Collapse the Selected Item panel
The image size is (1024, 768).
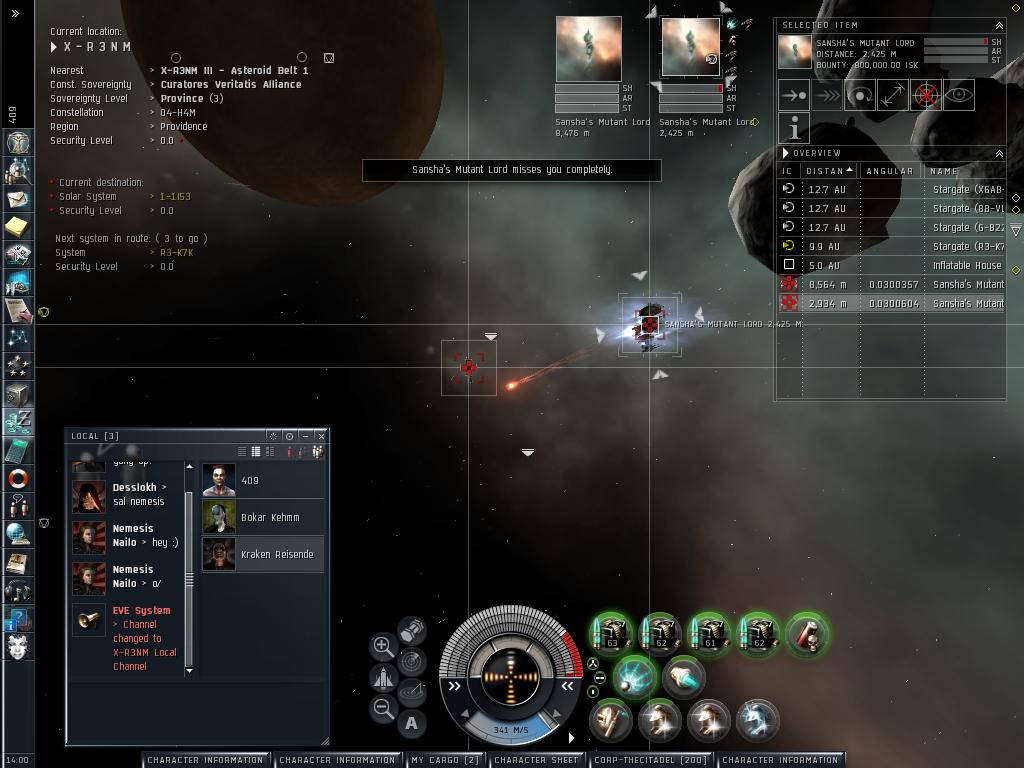998,25
